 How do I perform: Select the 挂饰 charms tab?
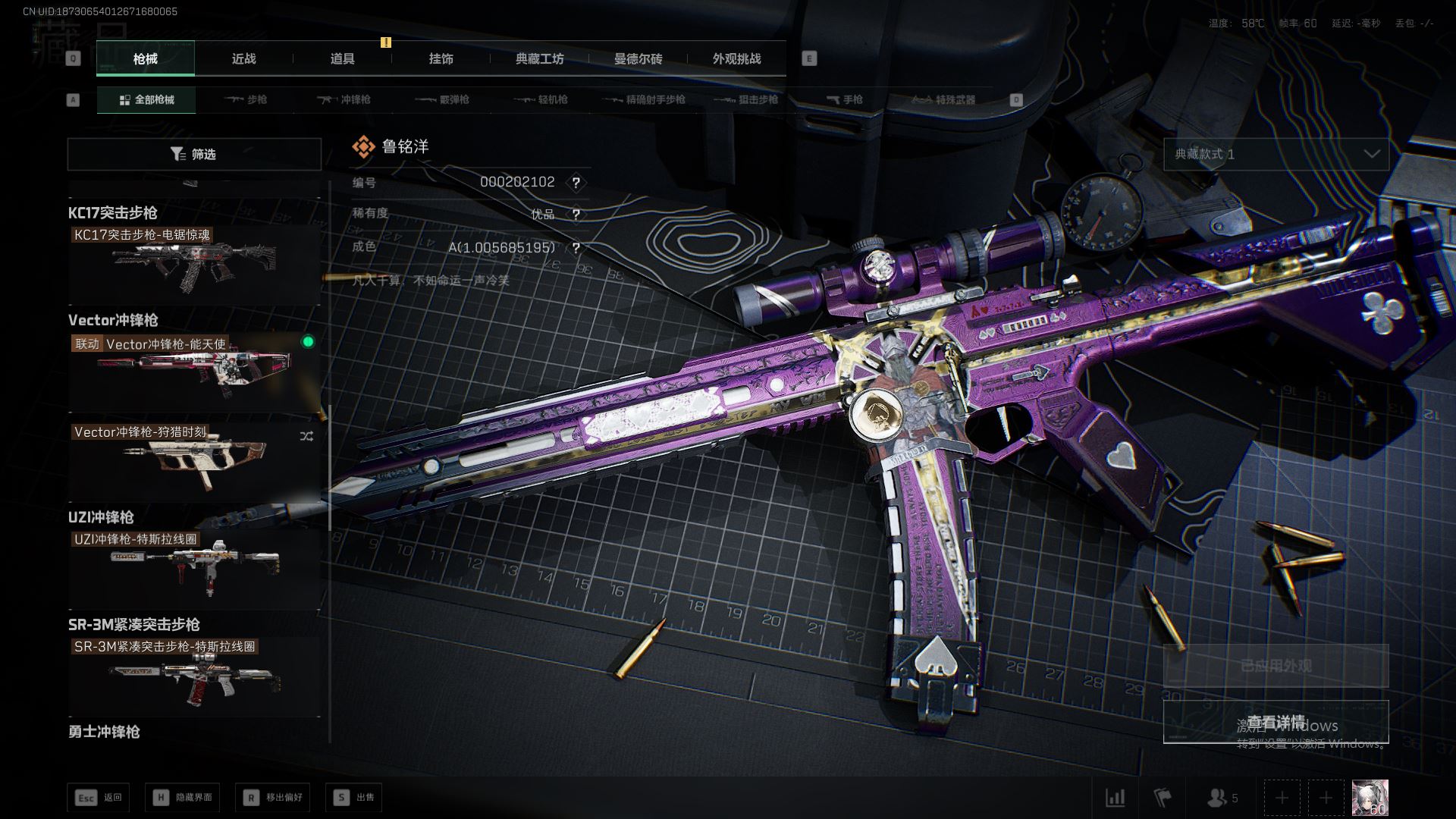pos(441,58)
